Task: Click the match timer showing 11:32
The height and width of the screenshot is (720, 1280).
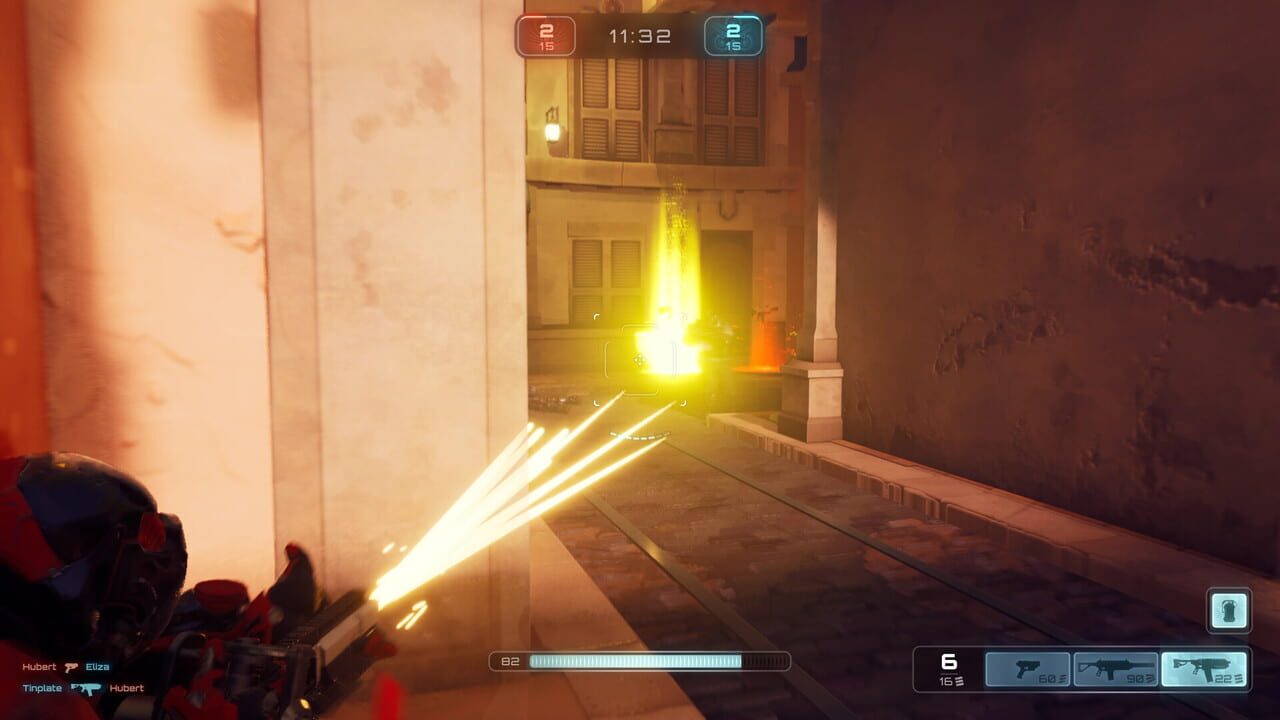Action: 640,35
